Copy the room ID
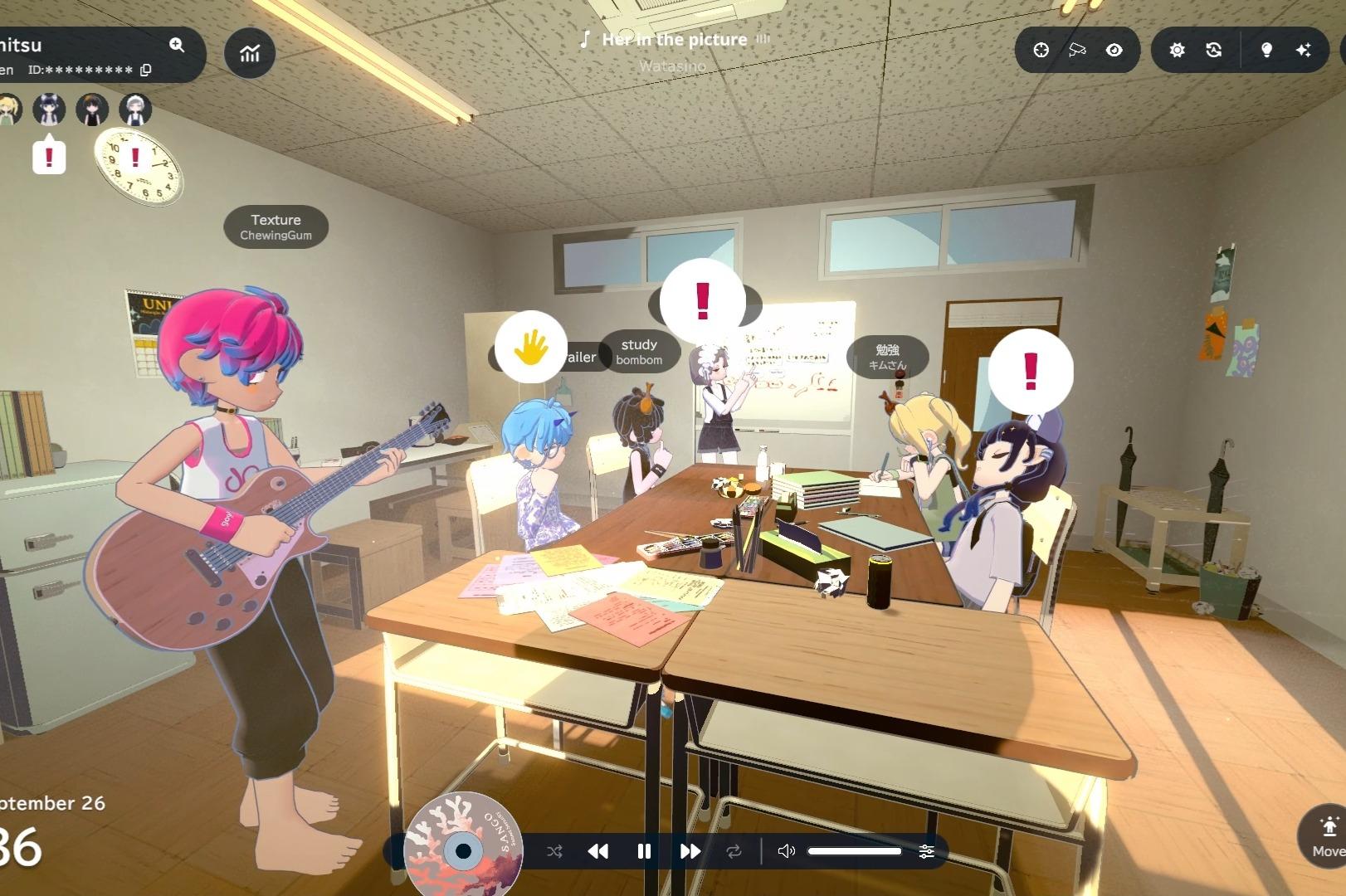 tap(146, 70)
